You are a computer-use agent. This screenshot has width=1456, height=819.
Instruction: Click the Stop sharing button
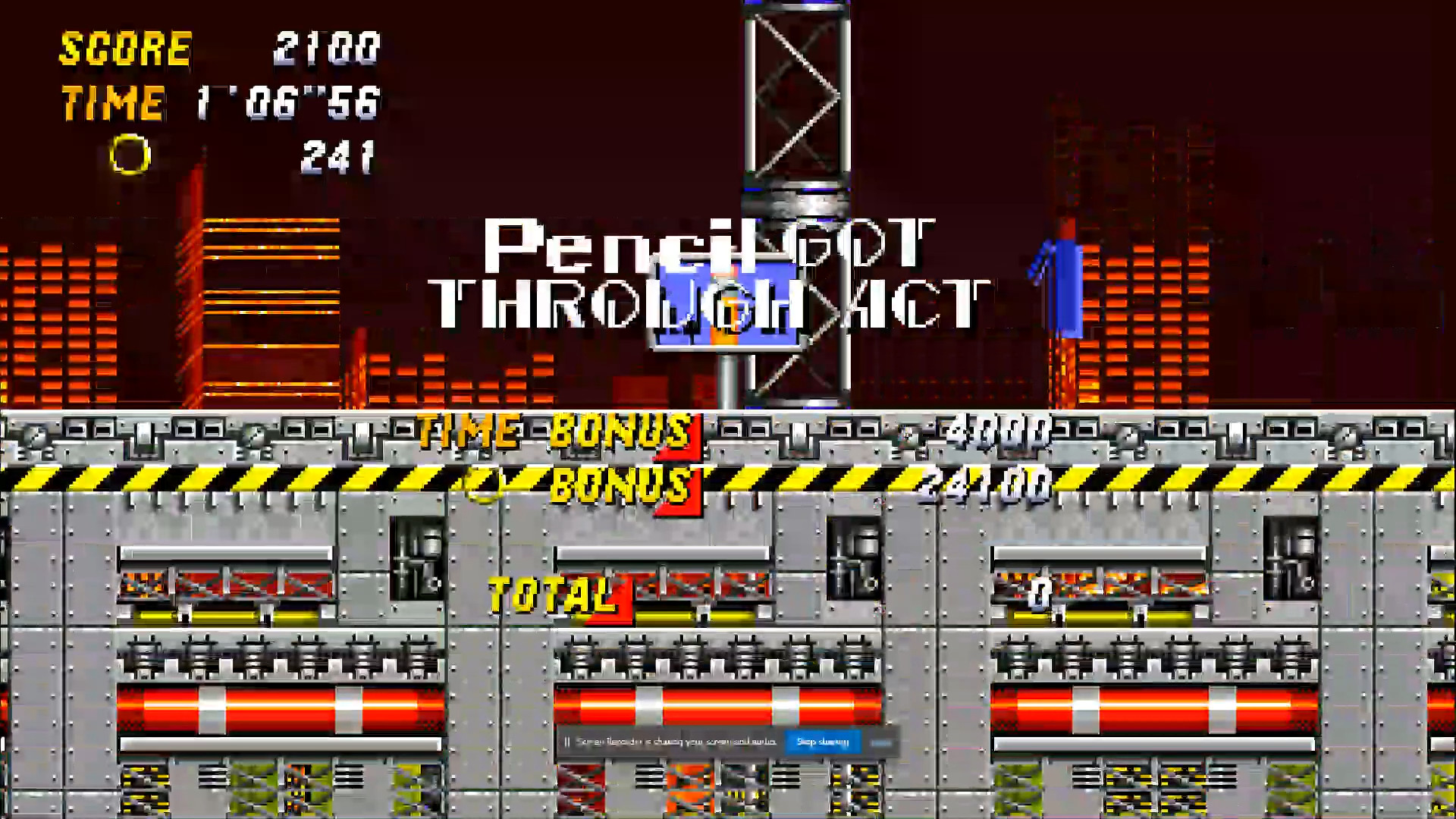tap(824, 741)
